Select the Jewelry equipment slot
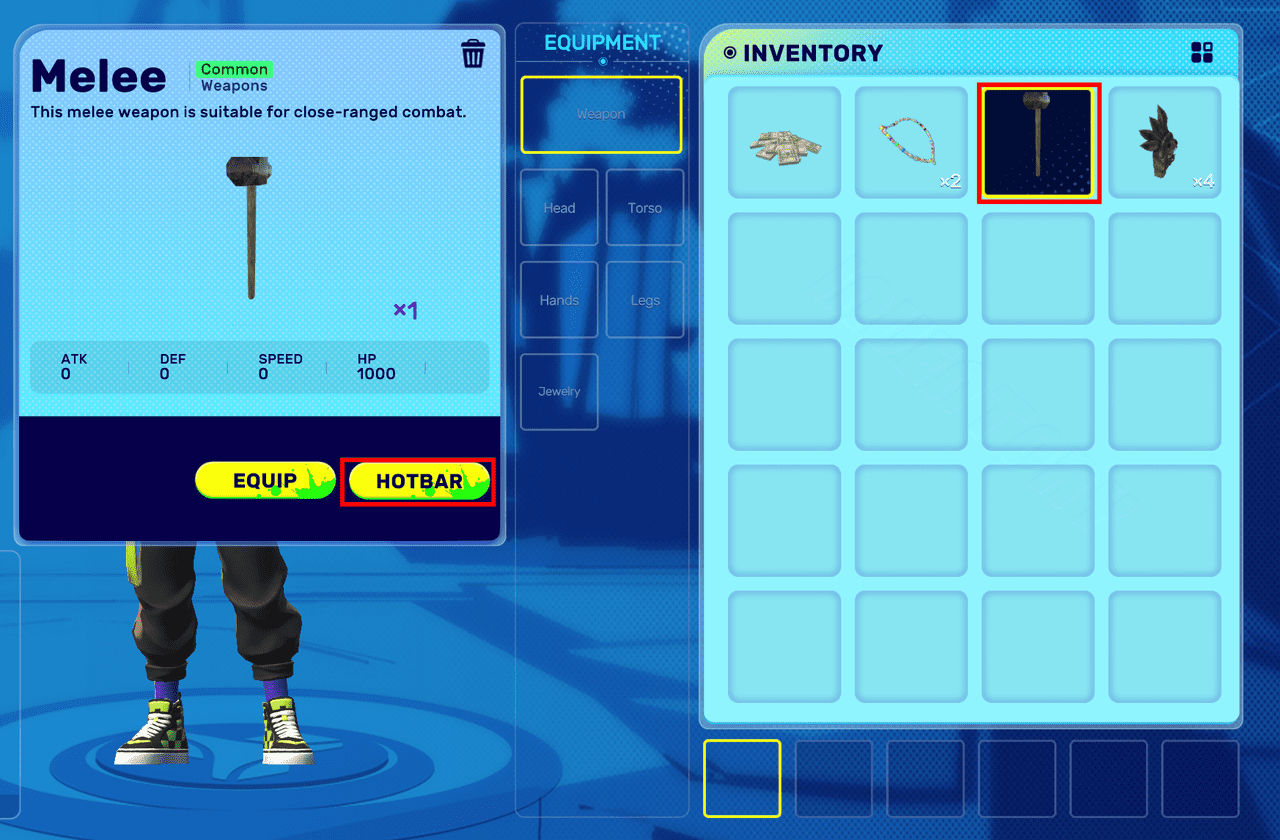Screen dimensions: 1280x840 coord(558,391)
